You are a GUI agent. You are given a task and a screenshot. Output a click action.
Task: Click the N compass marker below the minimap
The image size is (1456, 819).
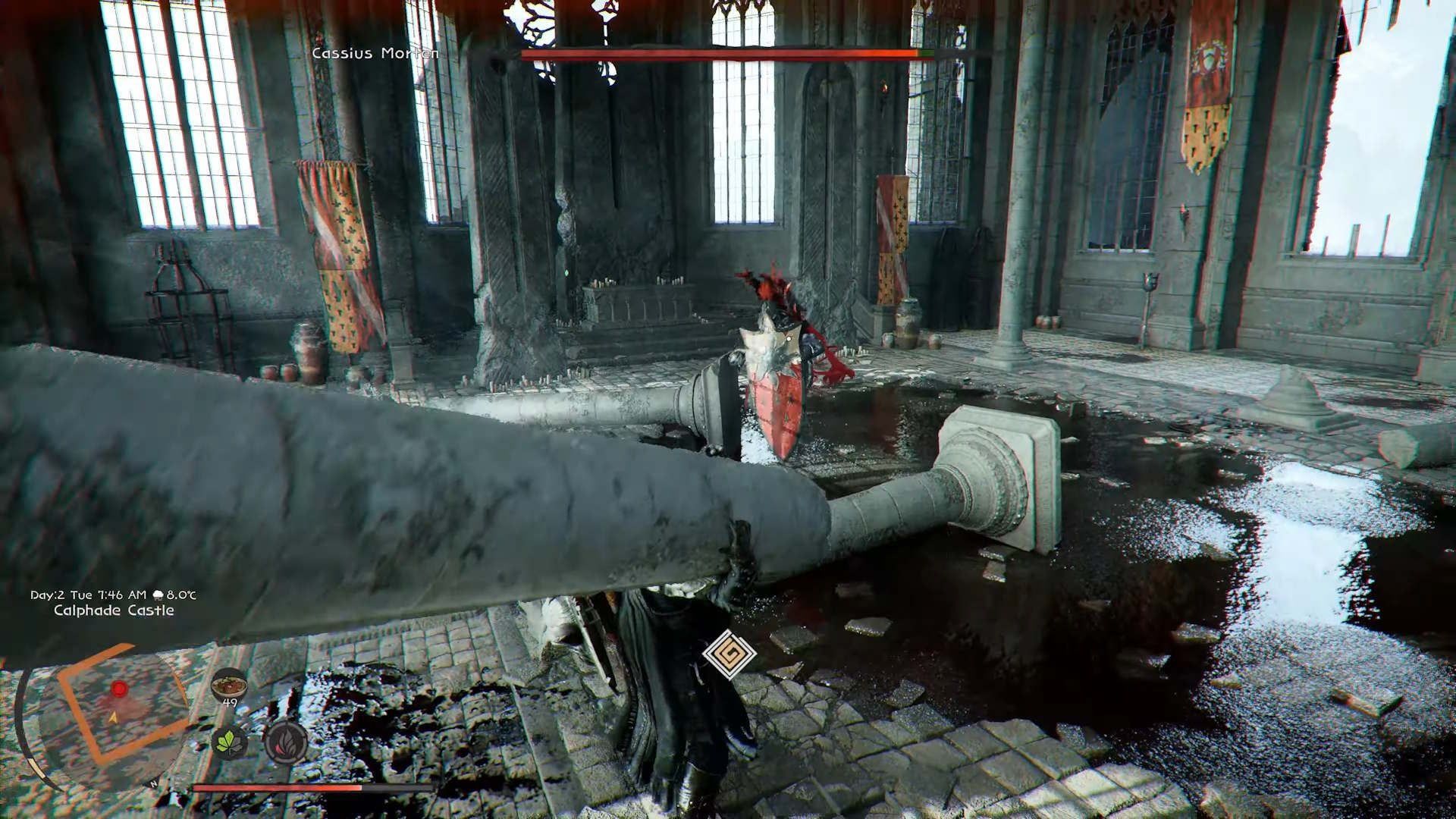(x=152, y=783)
